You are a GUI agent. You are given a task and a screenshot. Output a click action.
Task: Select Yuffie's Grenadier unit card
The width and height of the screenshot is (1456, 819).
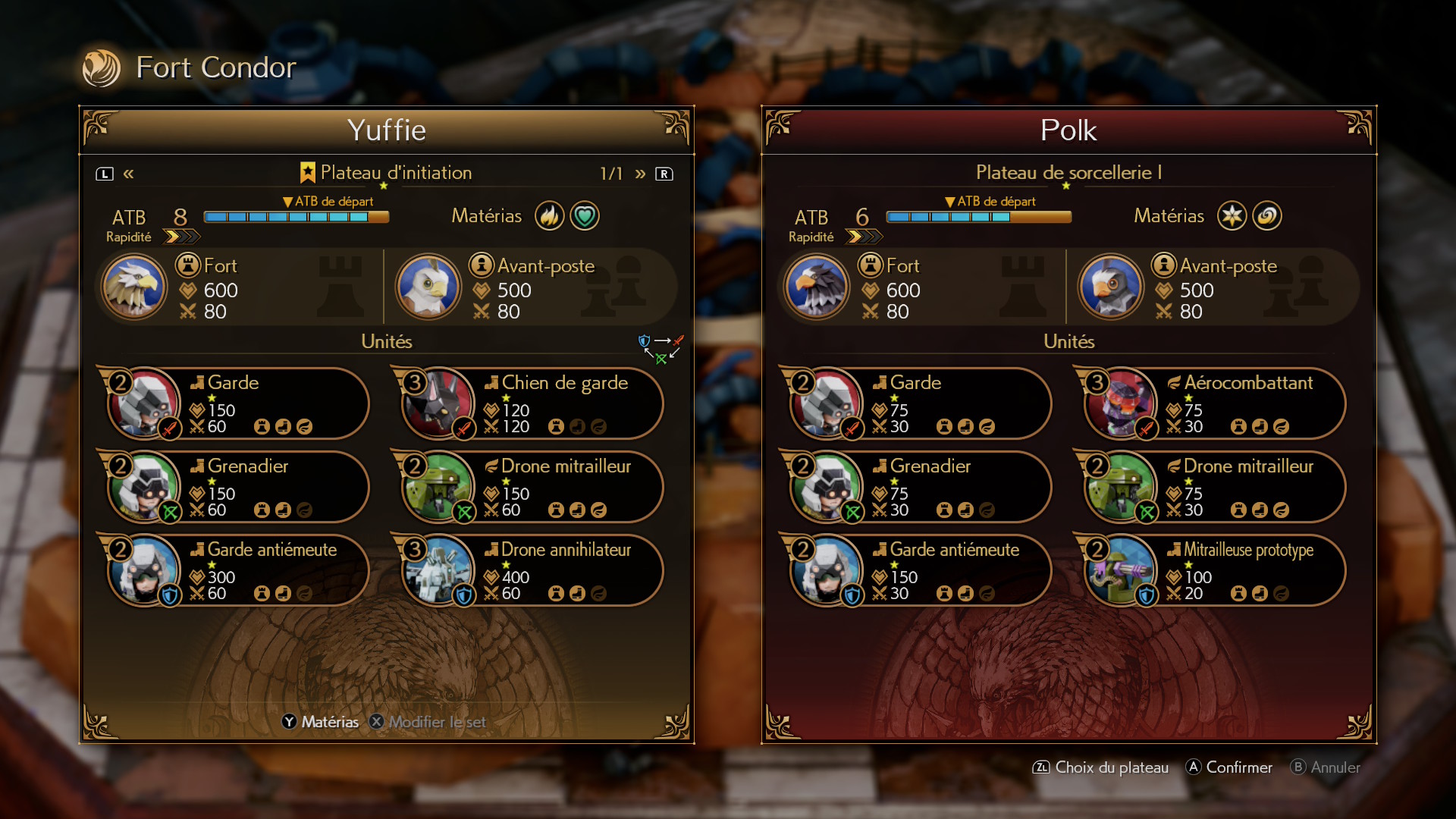(x=237, y=487)
